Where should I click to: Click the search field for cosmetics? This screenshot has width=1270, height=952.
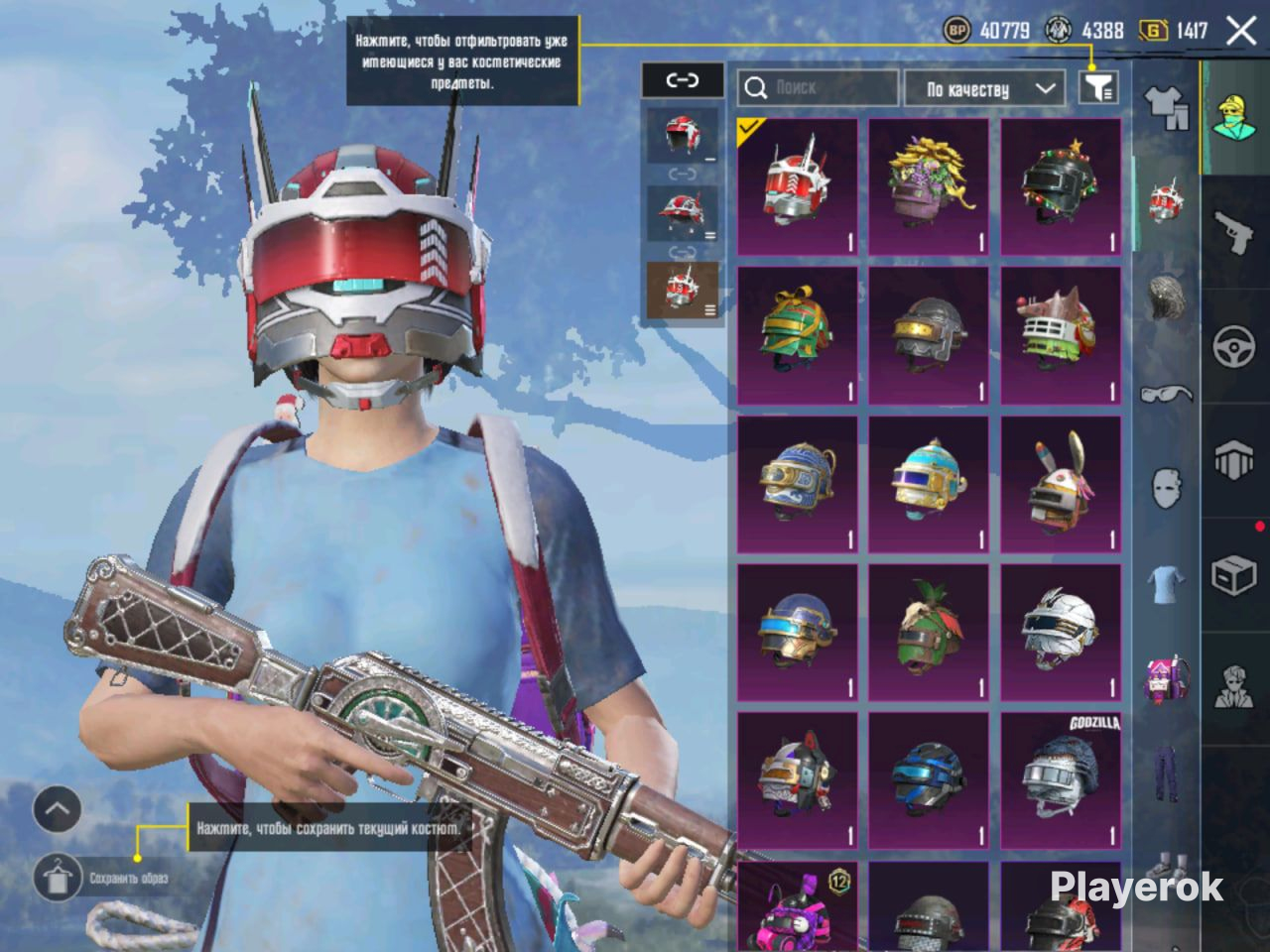[x=818, y=88]
